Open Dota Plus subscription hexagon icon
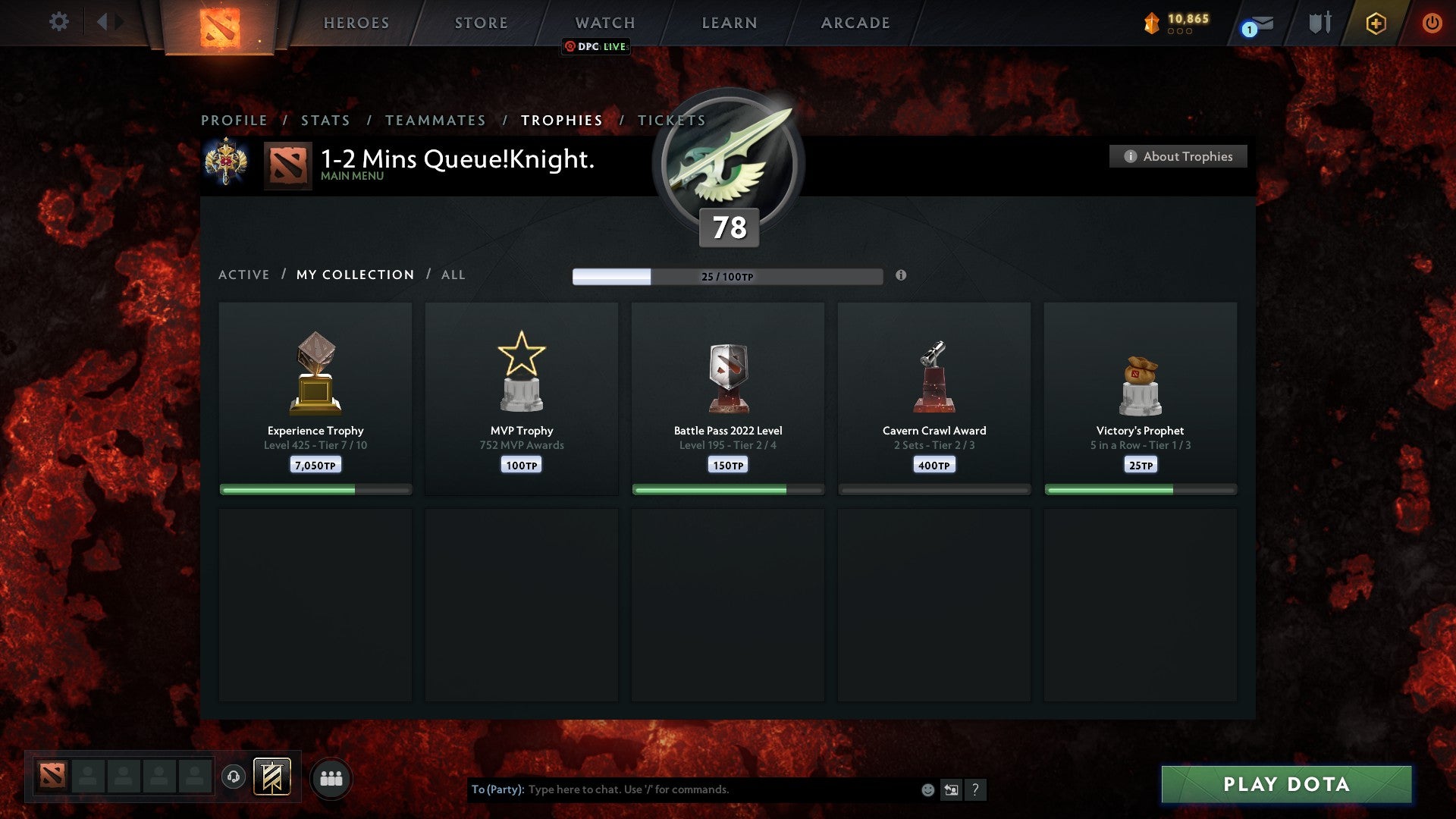 pos(1376,23)
